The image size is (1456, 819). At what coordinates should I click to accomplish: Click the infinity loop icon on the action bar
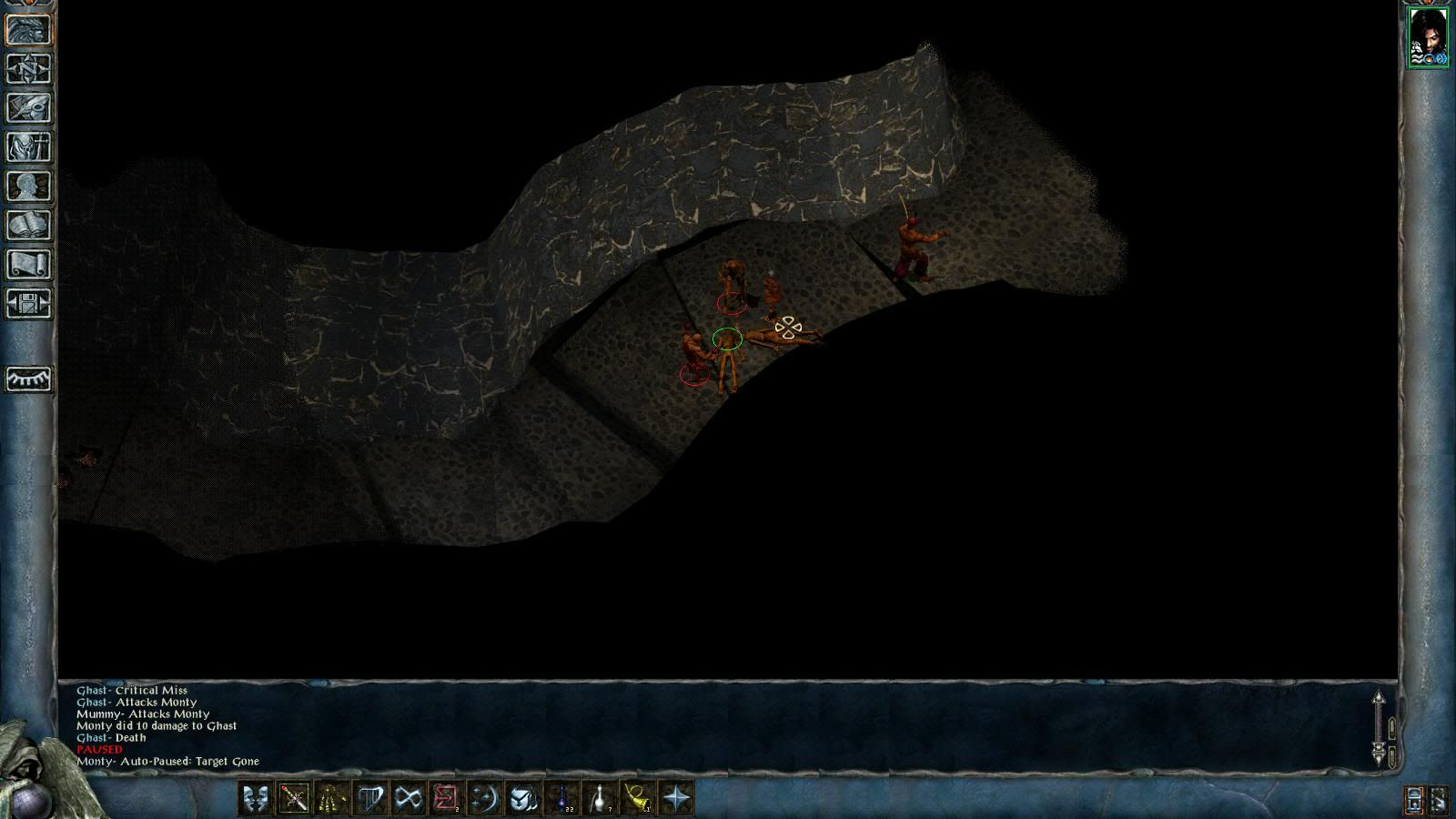409,798
